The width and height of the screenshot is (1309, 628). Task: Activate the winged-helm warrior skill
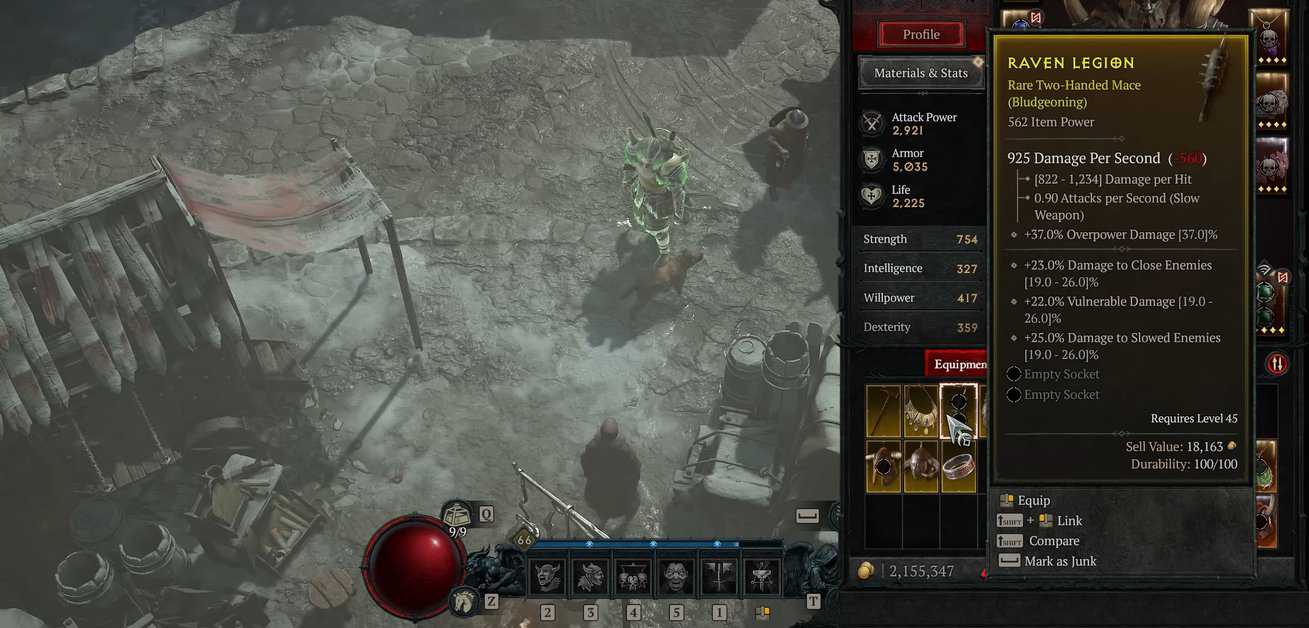[x=590, y=577]
